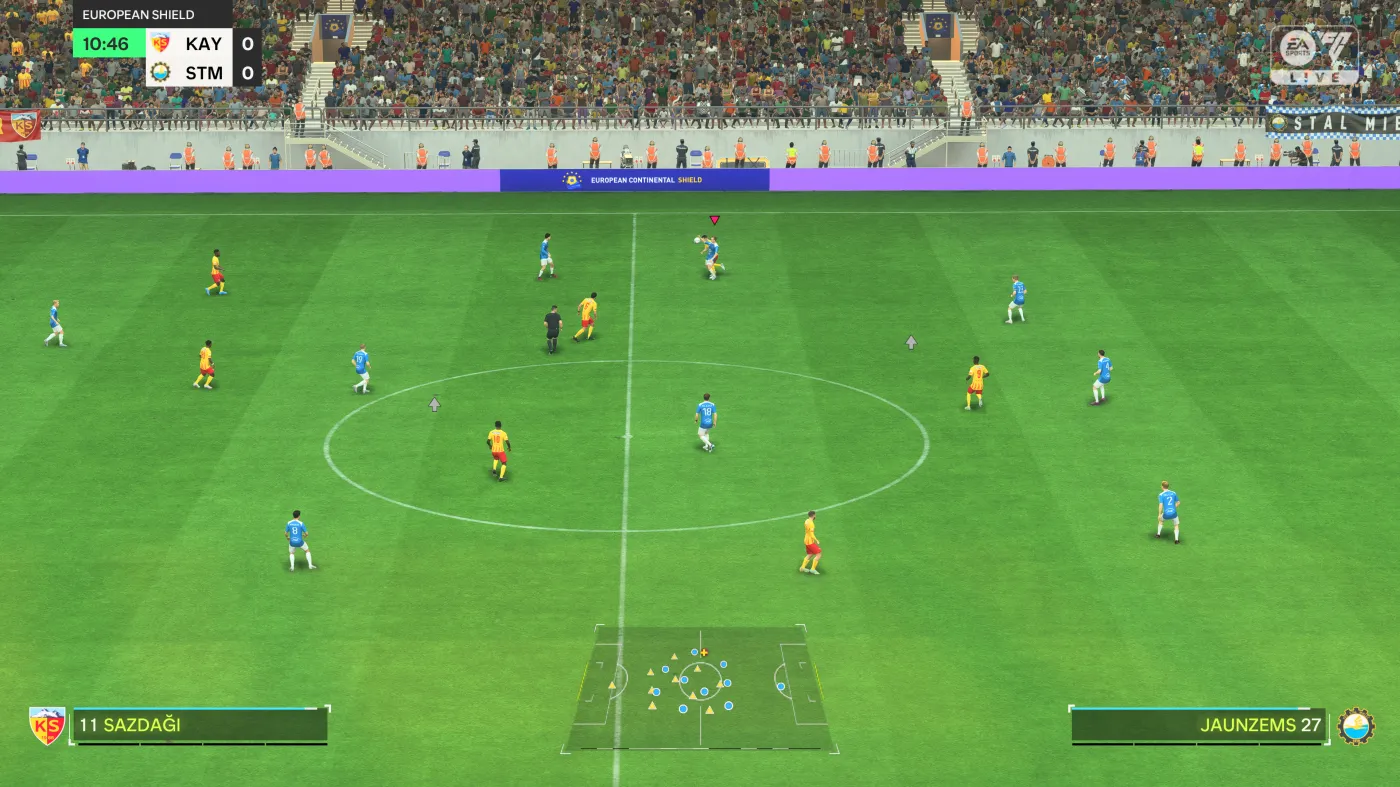1400x787 pixels.
Task: Toggle the gray arrow near midfield player 10
Action: [433, 403]
